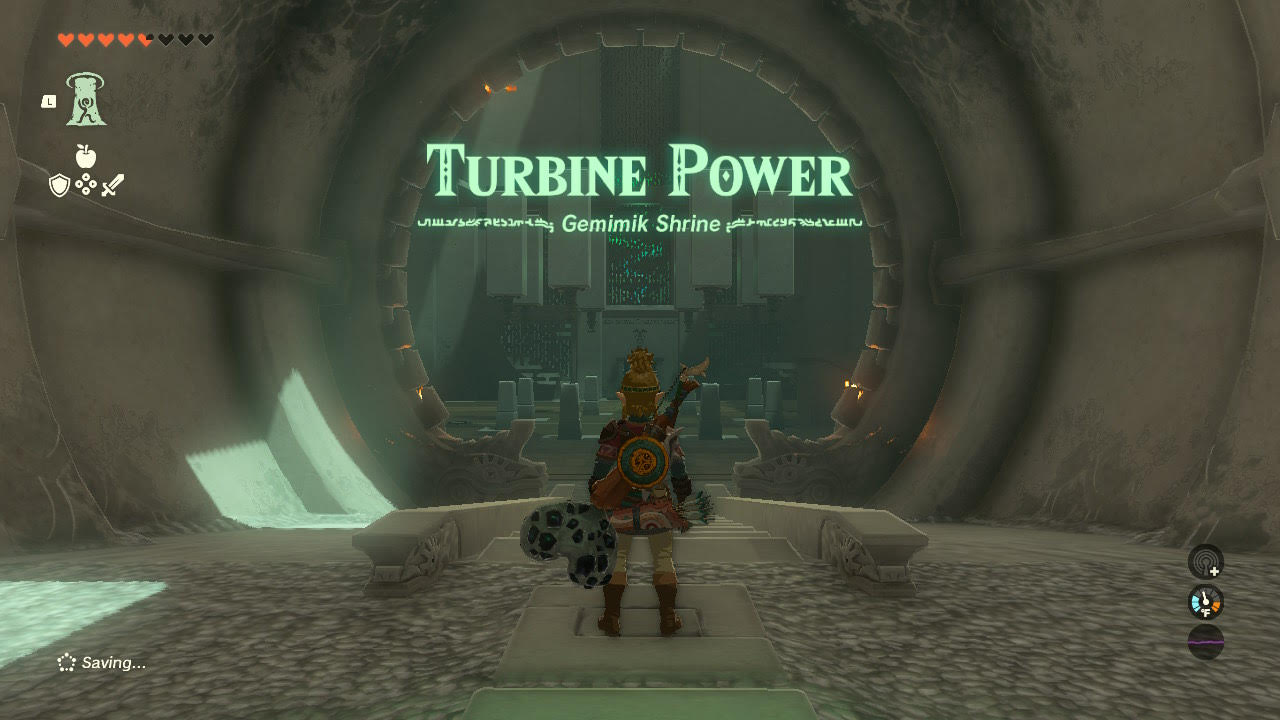
Task: Select the Ultrahand ability icon
Action: (x=85, y=100)
